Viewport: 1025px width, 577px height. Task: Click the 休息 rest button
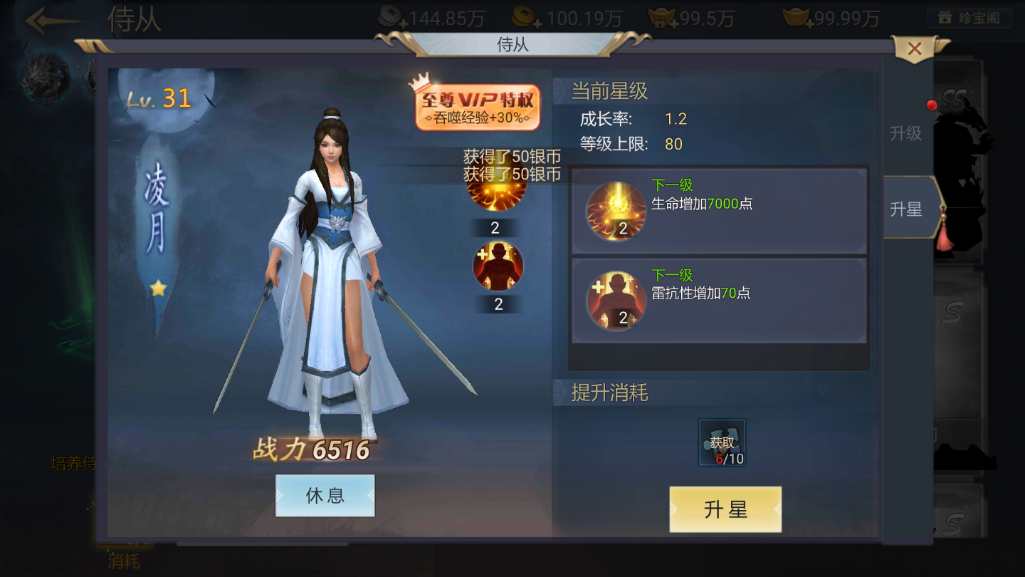[325, 495]
